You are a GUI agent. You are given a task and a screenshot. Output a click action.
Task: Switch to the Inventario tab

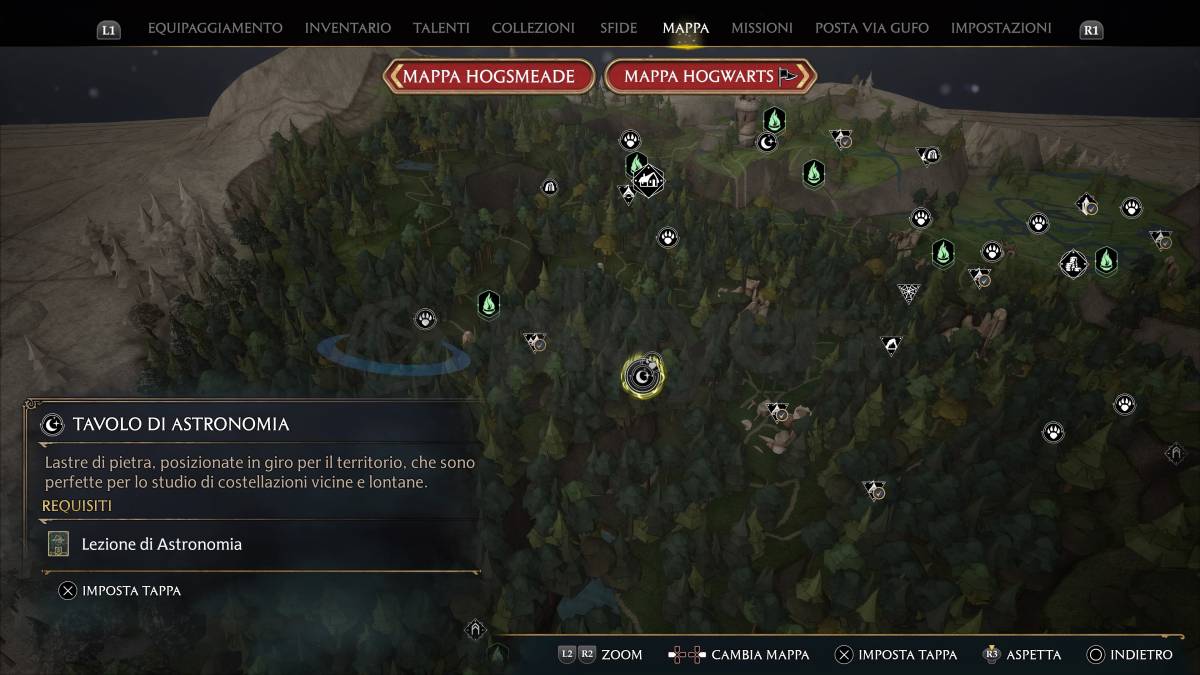click(x=348, y=28)
